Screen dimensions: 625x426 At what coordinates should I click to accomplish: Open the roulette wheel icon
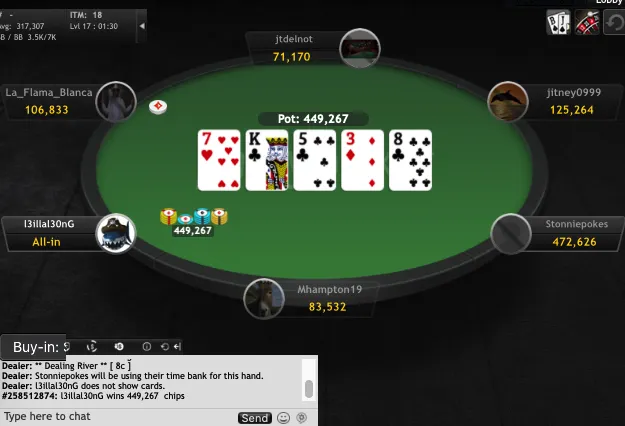tap(586, 22)
